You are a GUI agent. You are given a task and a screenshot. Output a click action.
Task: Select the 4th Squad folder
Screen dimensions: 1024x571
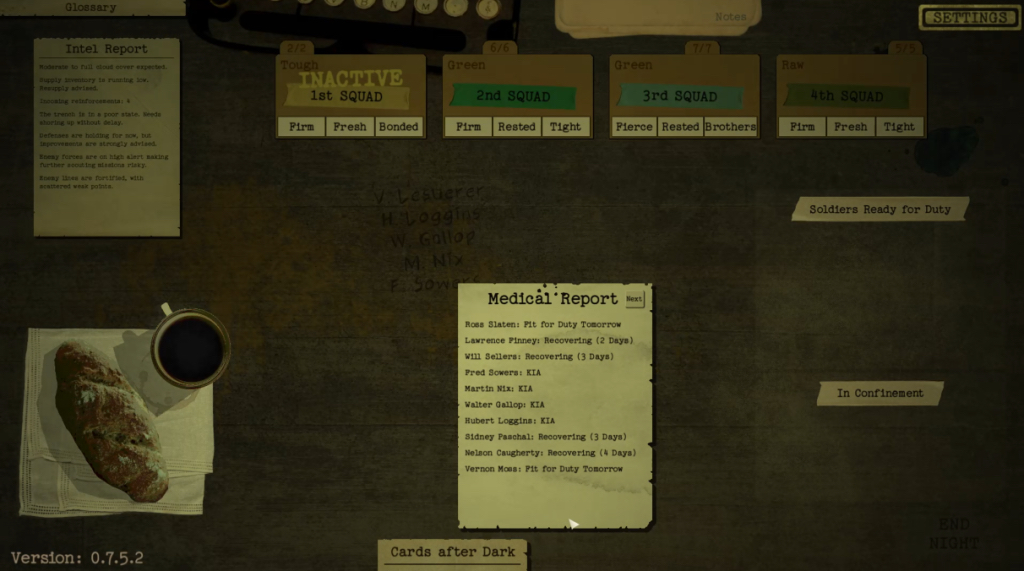[849, 95]
